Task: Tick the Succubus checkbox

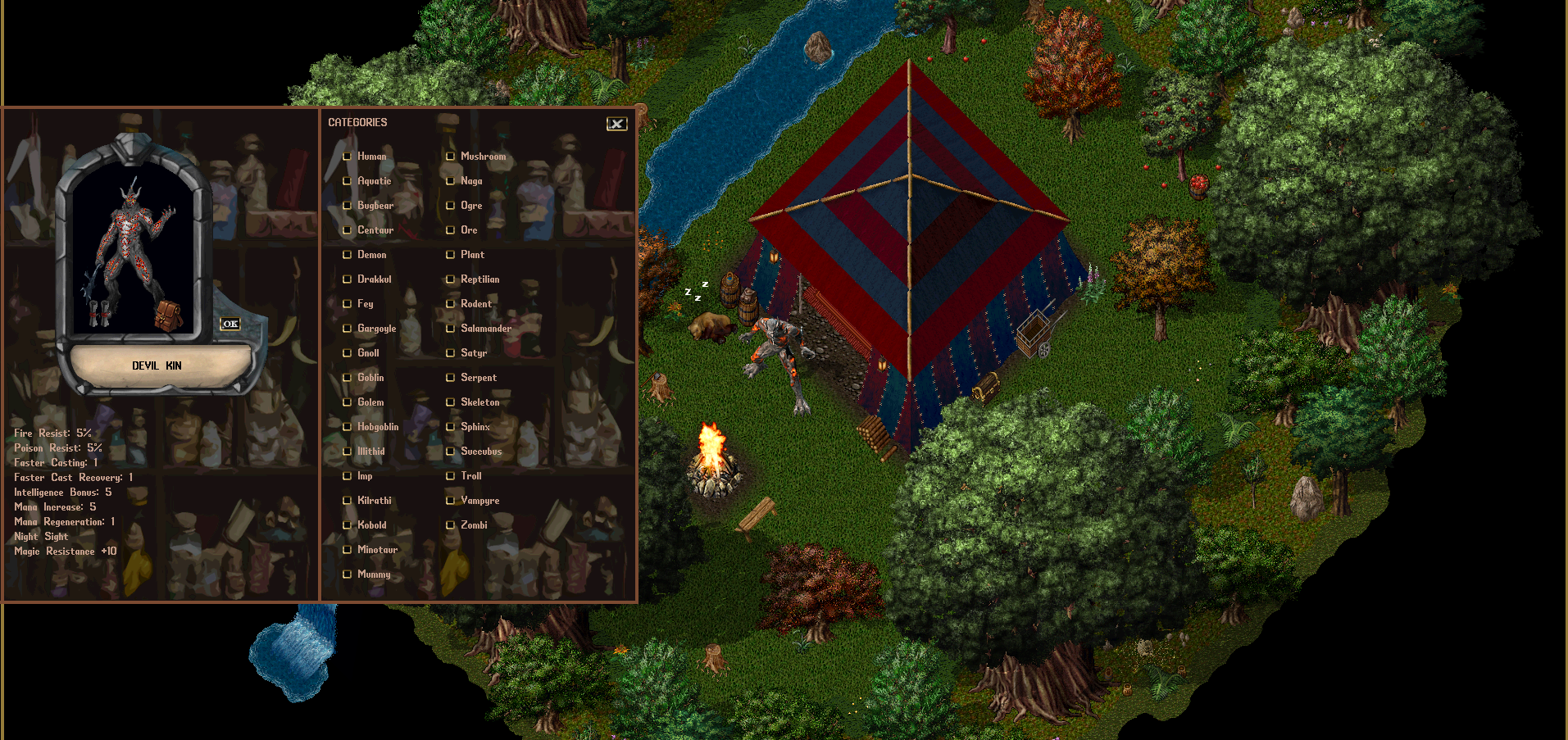Action: point(451,452)
